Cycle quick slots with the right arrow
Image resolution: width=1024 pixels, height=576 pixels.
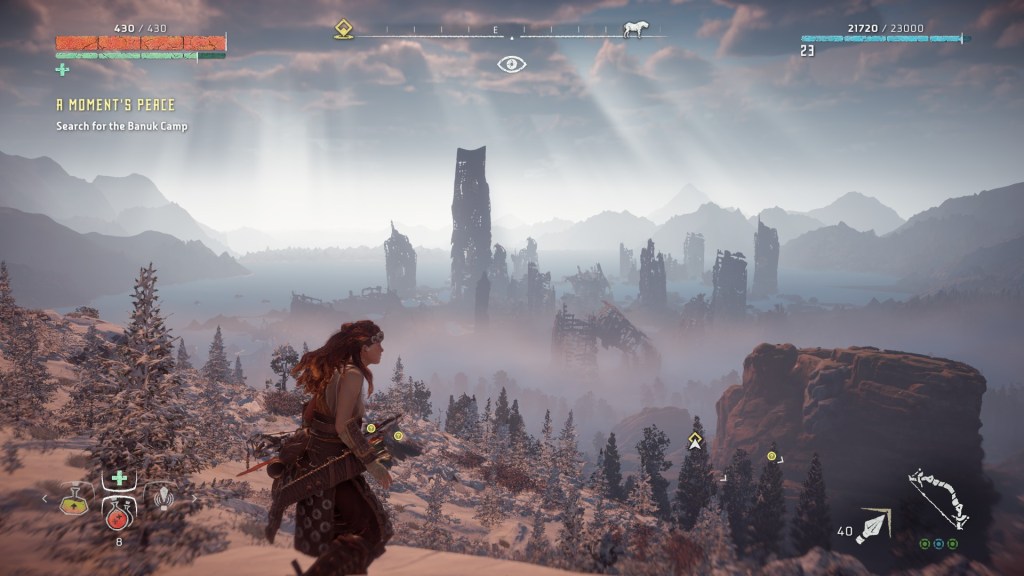tap(192, 497)
